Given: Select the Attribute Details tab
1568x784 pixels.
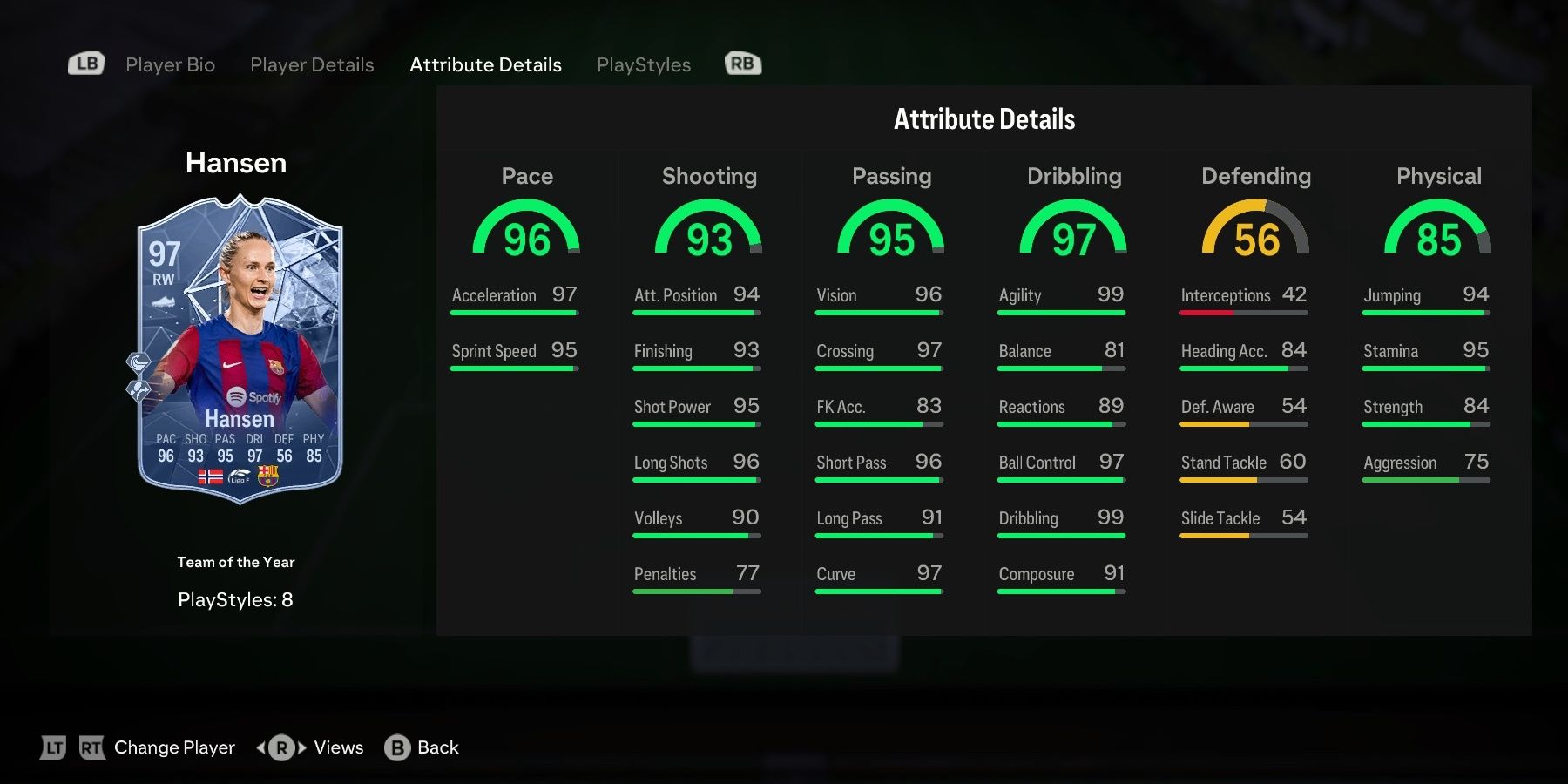Looking at the screenshot, I should point(485,64).
